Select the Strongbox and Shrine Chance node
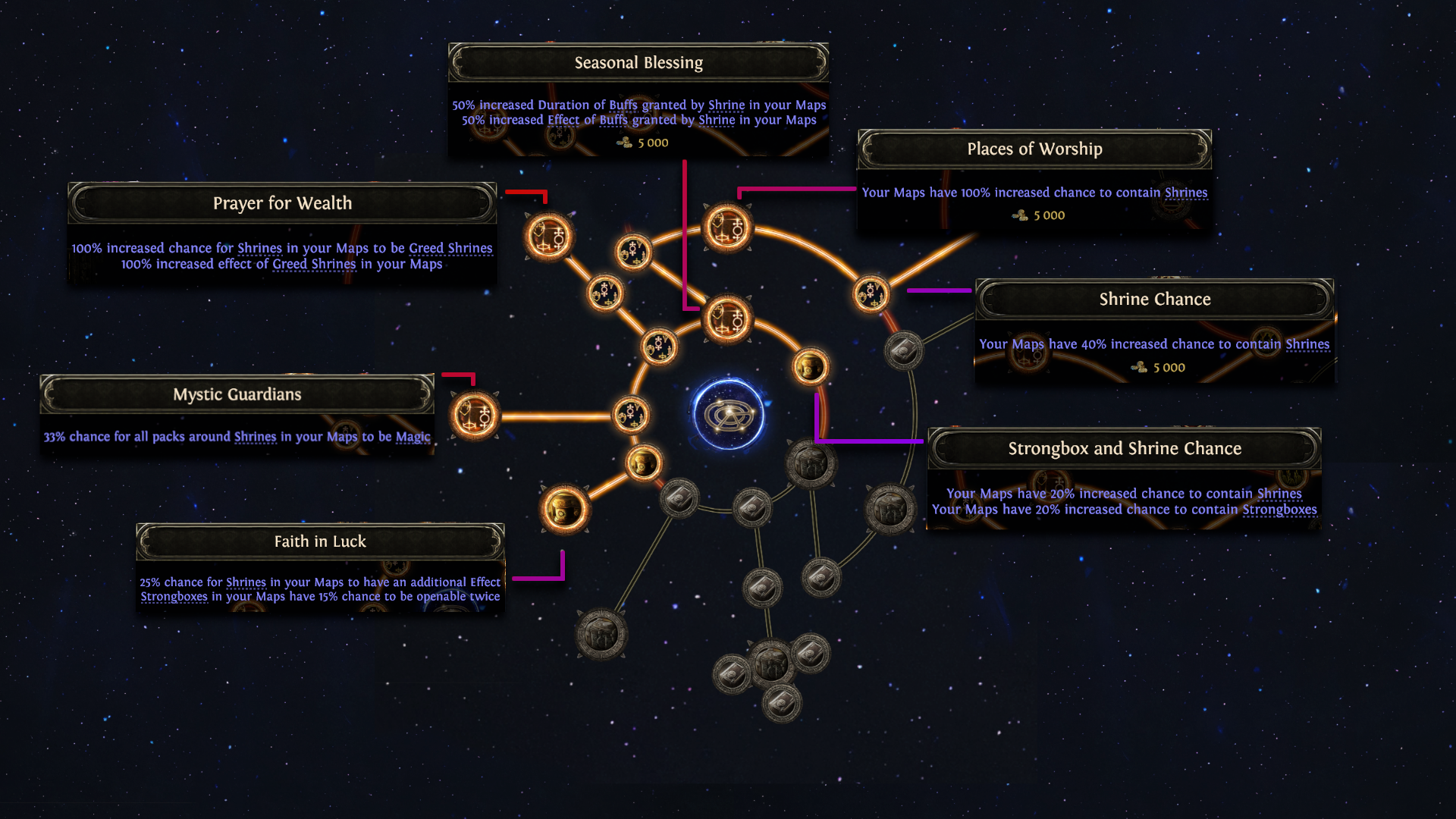 [x=810, y=367]
